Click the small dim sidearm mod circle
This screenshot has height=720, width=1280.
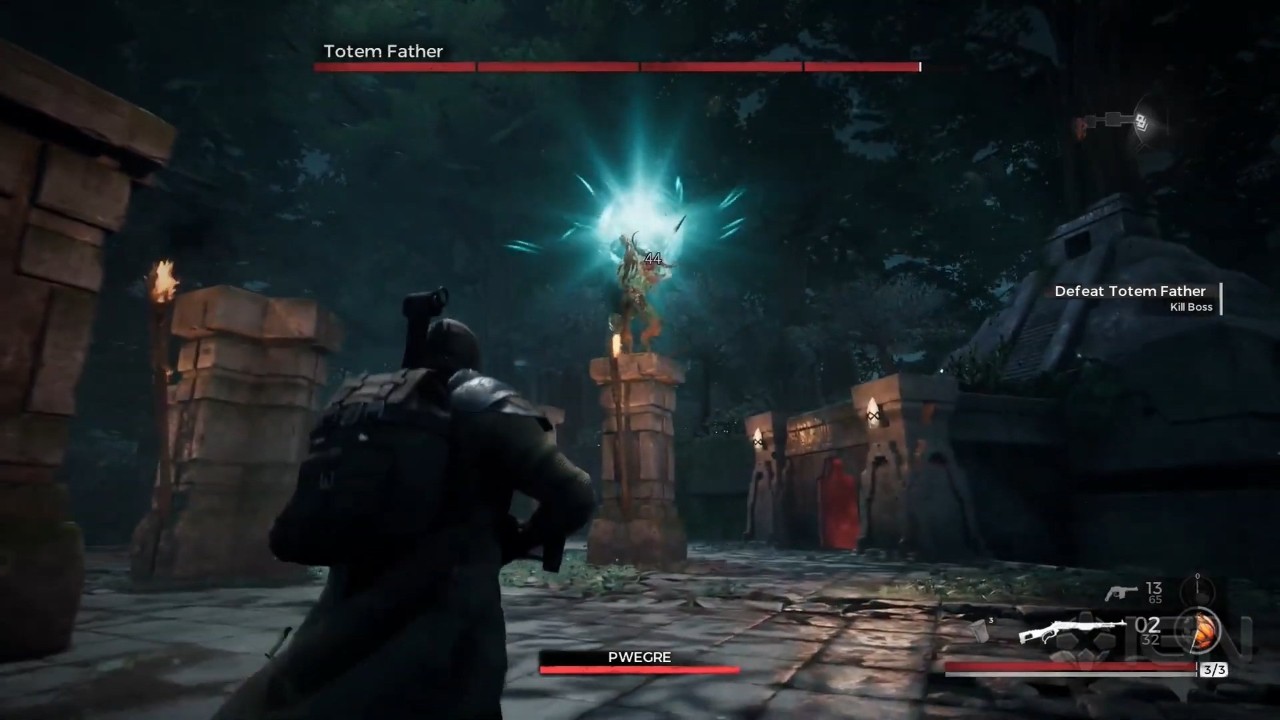pos(1197,589)
